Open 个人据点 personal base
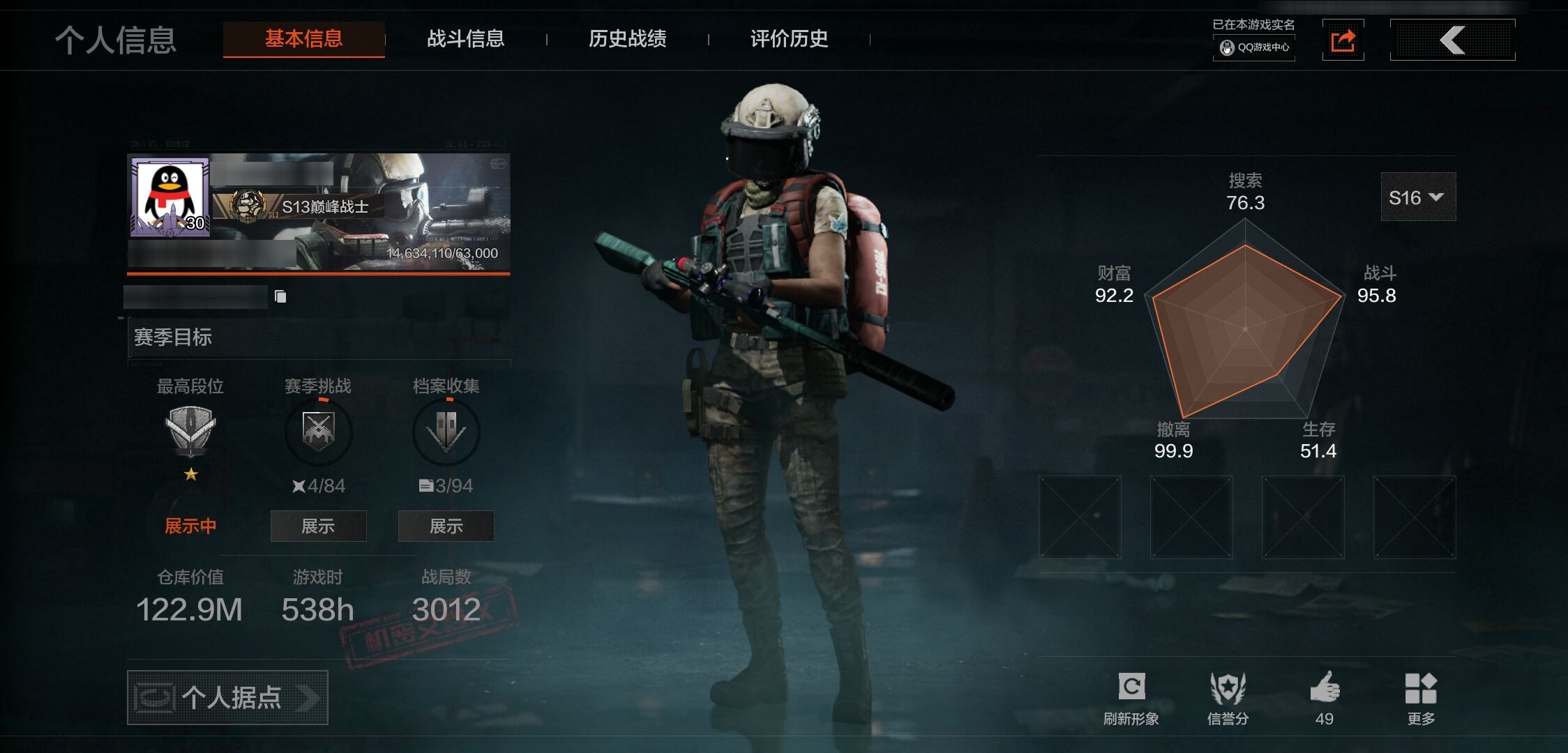The width and height of the screenshot is (1568, 753). (227, 697)
